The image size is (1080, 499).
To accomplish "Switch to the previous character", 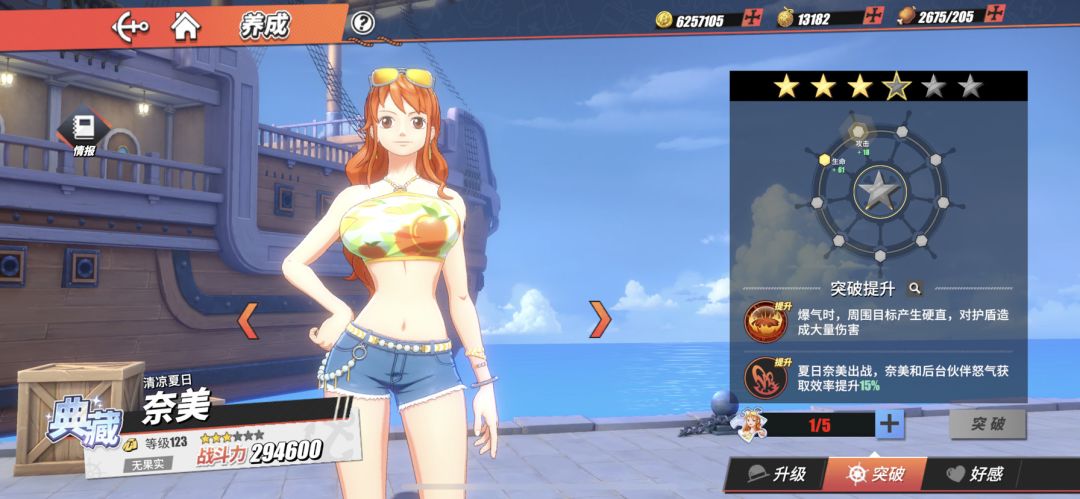I will pos(247,320).
